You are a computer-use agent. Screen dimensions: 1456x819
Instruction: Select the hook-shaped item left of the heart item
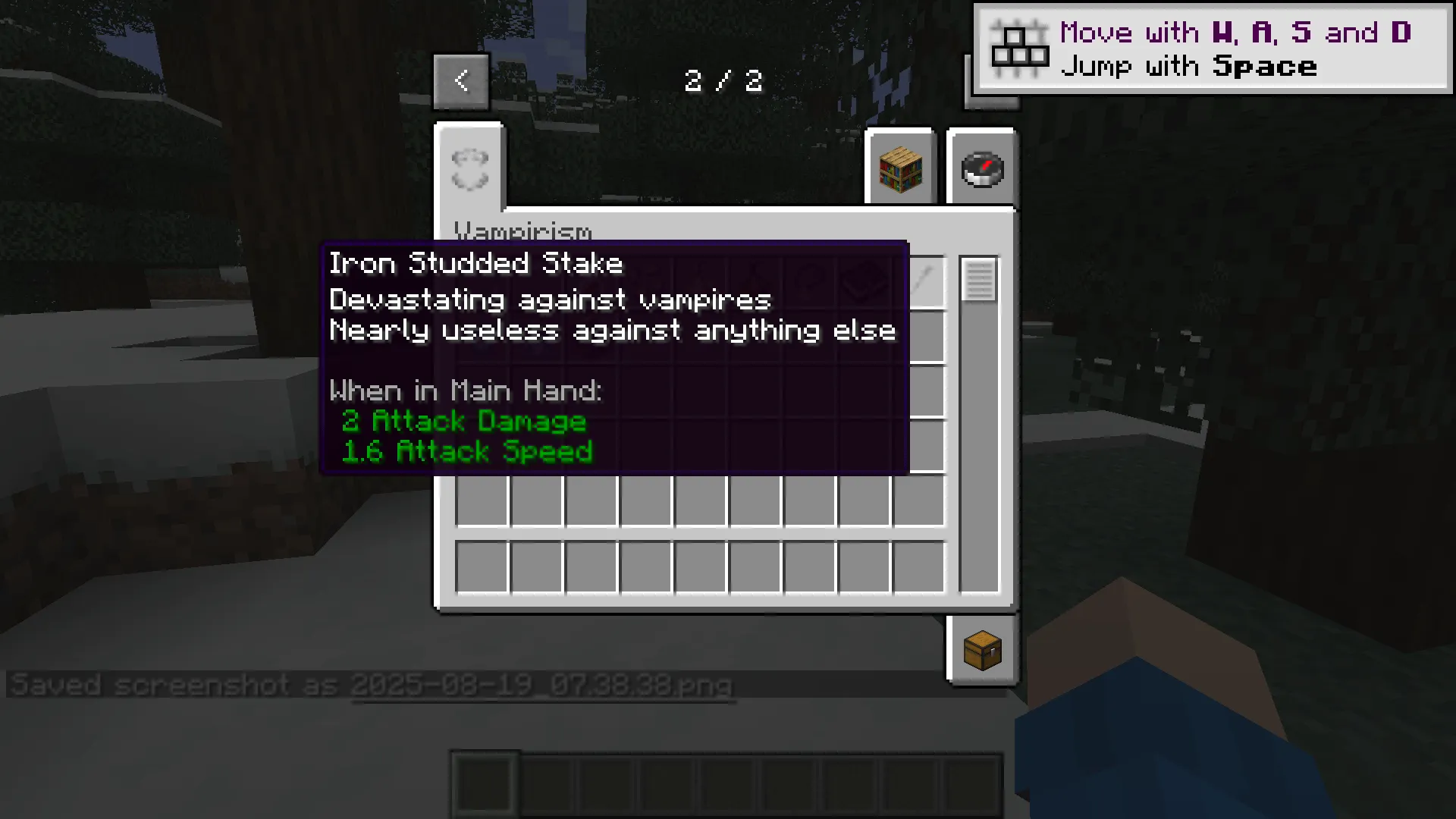tap(810, 281)
